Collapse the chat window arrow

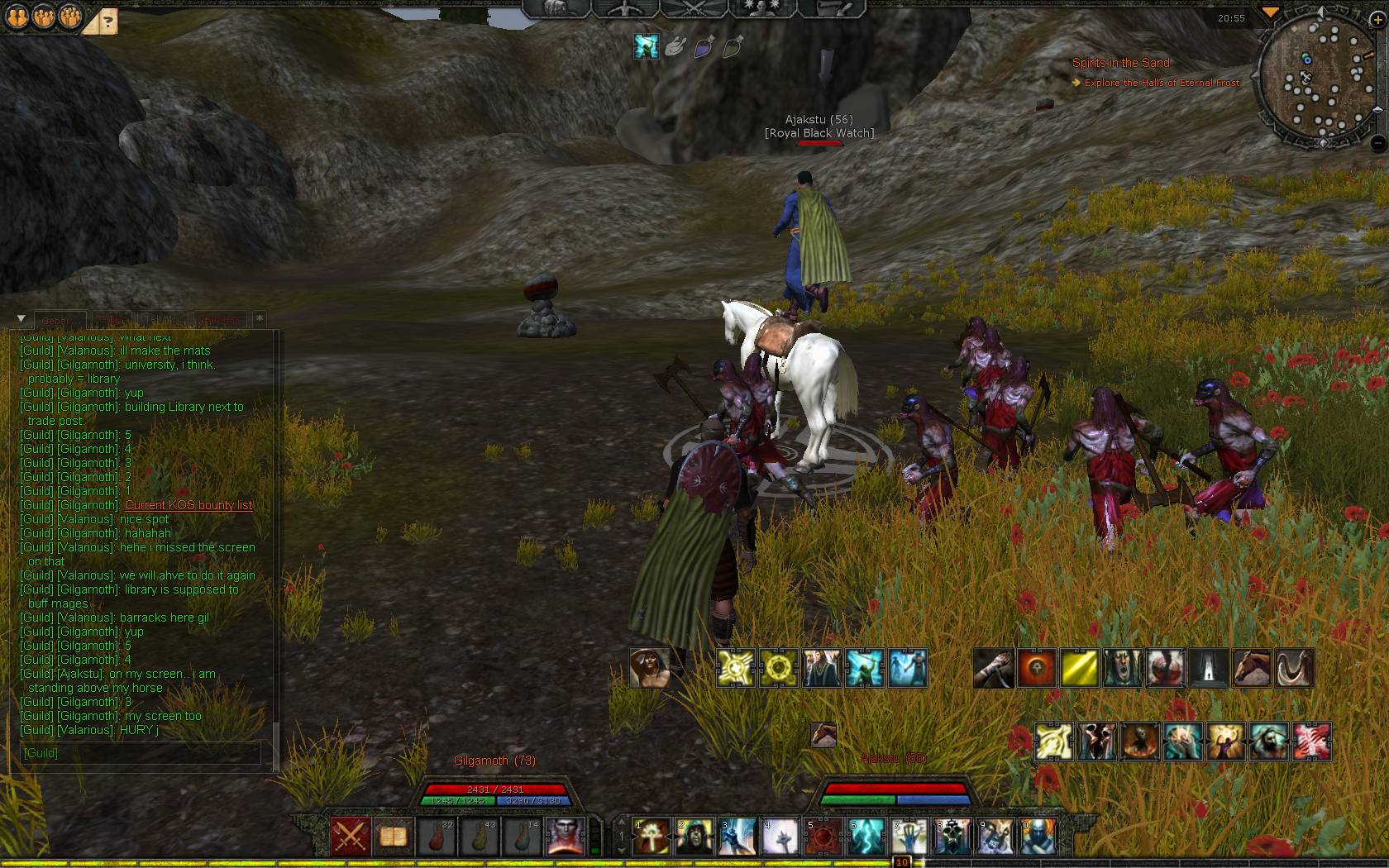click(21, 318)
